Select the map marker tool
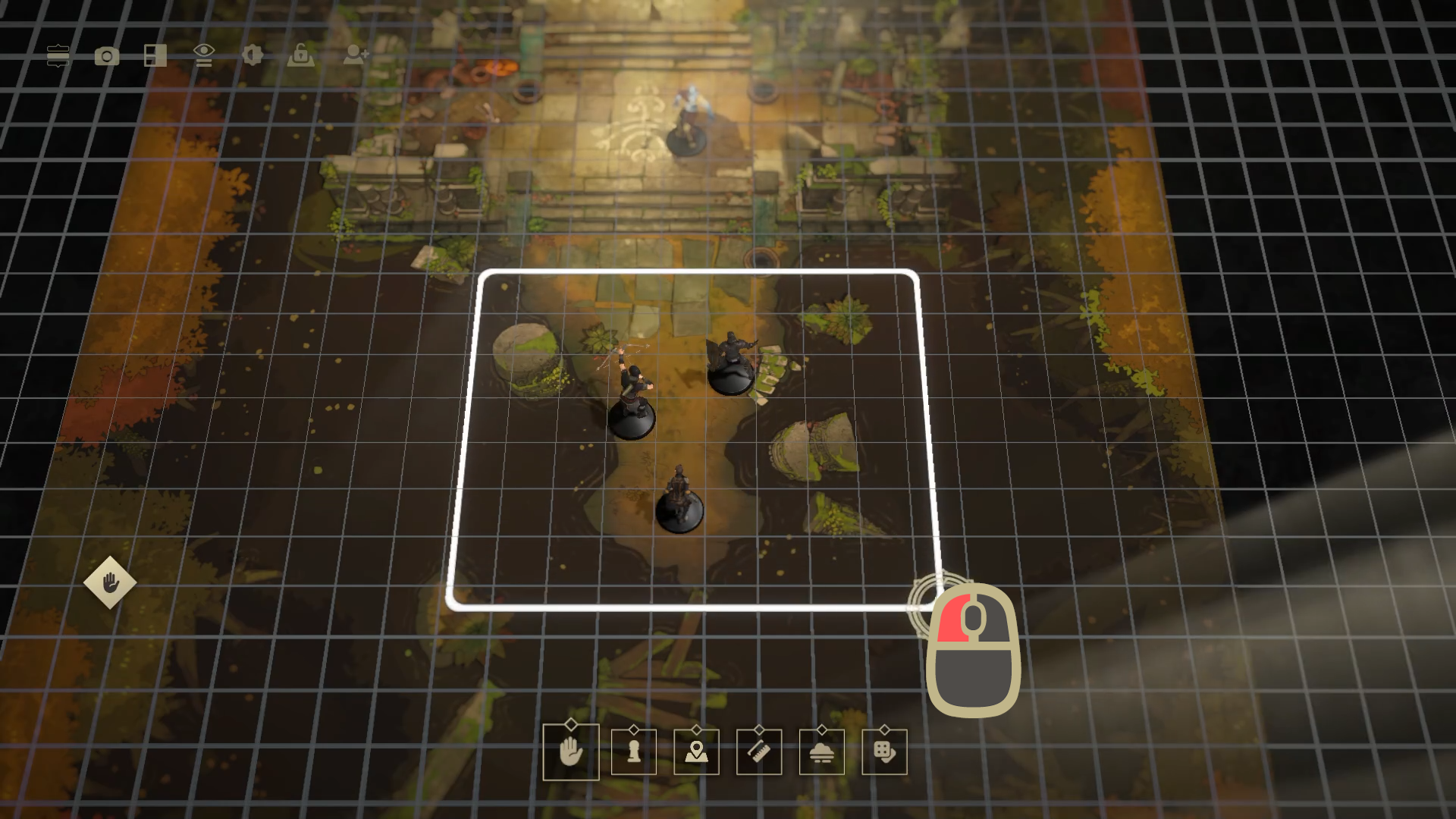The image size is (1456, 819). pos(696,752)
